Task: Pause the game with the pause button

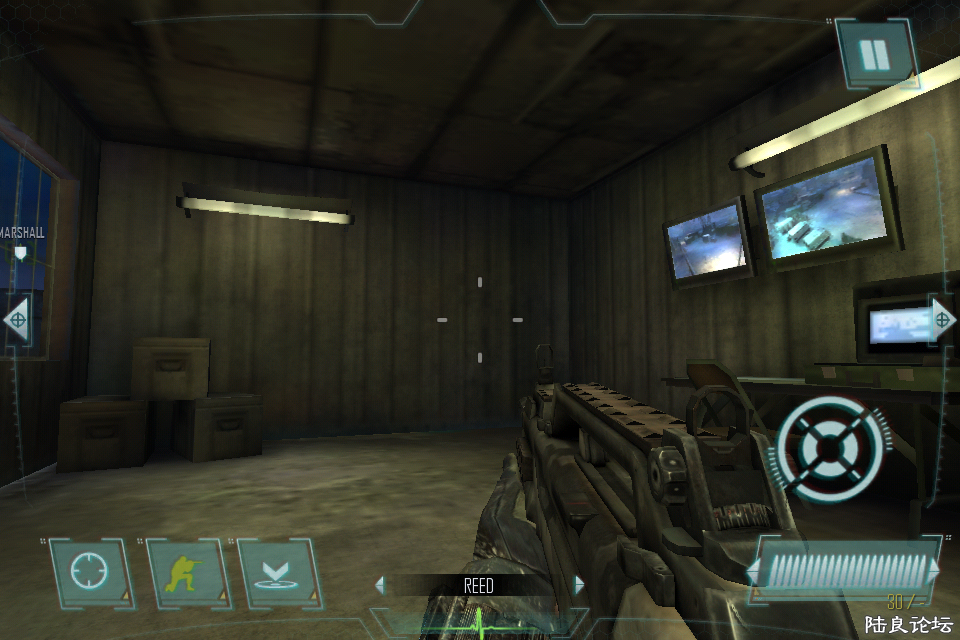Action: pos(875,55)
